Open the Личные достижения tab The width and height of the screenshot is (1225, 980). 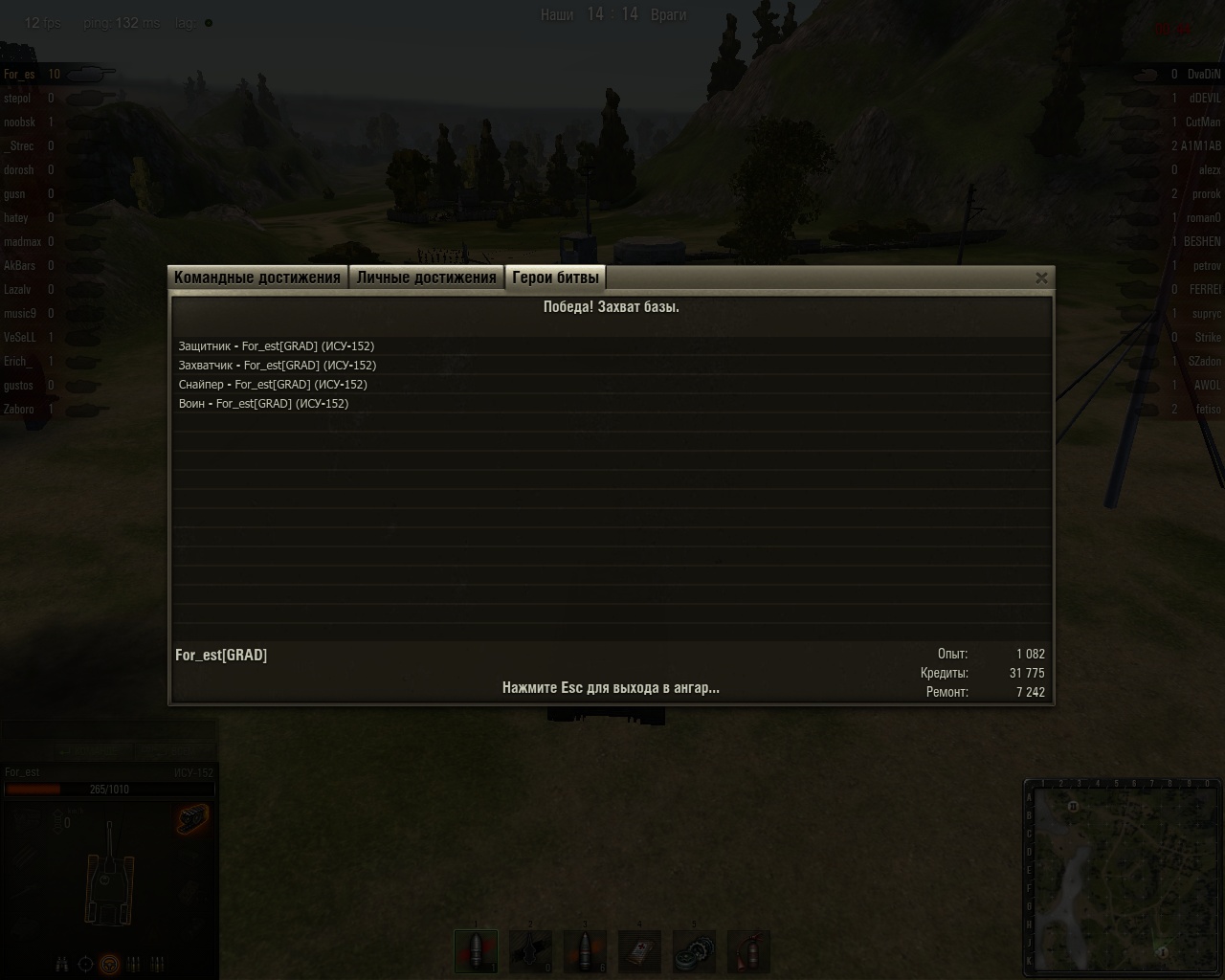(427, 278)
